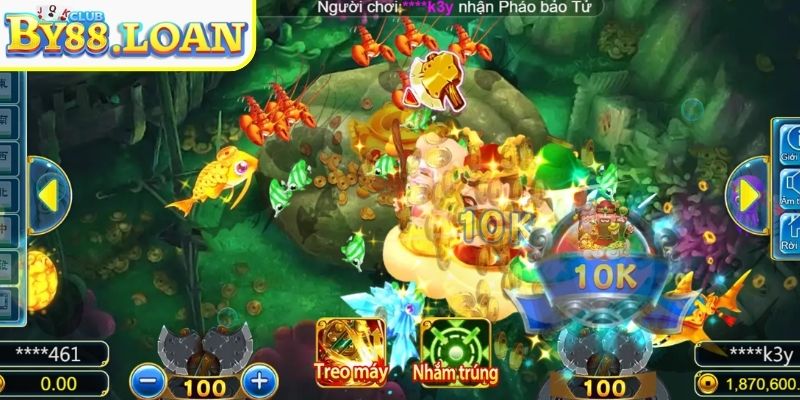This screenshot has width=800, height=400.
Task: Increase the cannon bet with the plus button
Action: tap(259, 381)
